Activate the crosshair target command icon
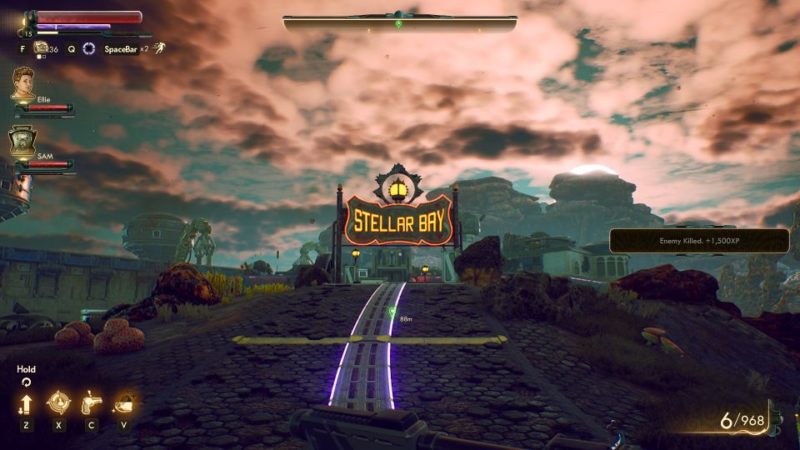Screen dimensions: 800x450 58,402
